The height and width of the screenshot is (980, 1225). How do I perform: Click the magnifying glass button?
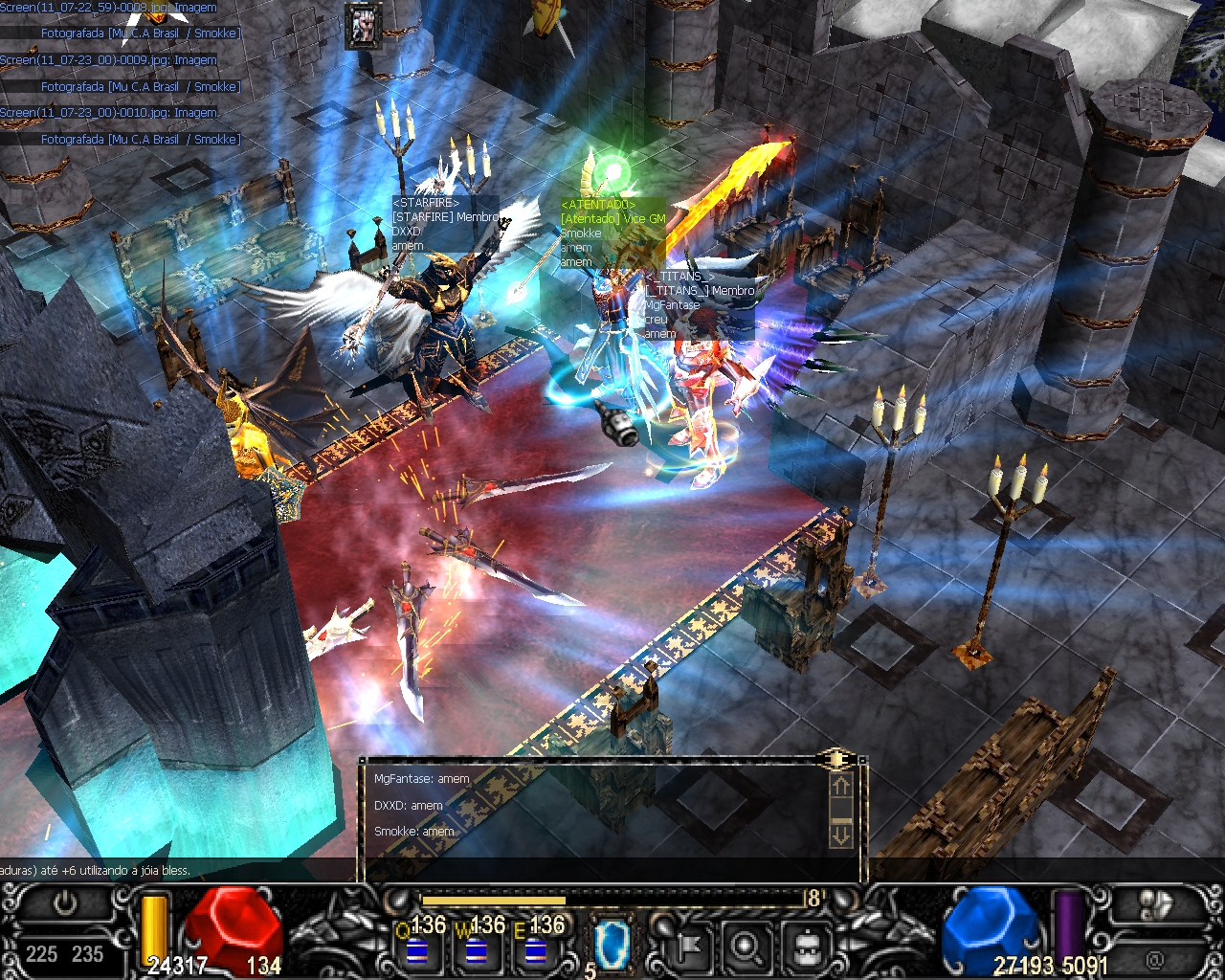(x=744, y=947)
